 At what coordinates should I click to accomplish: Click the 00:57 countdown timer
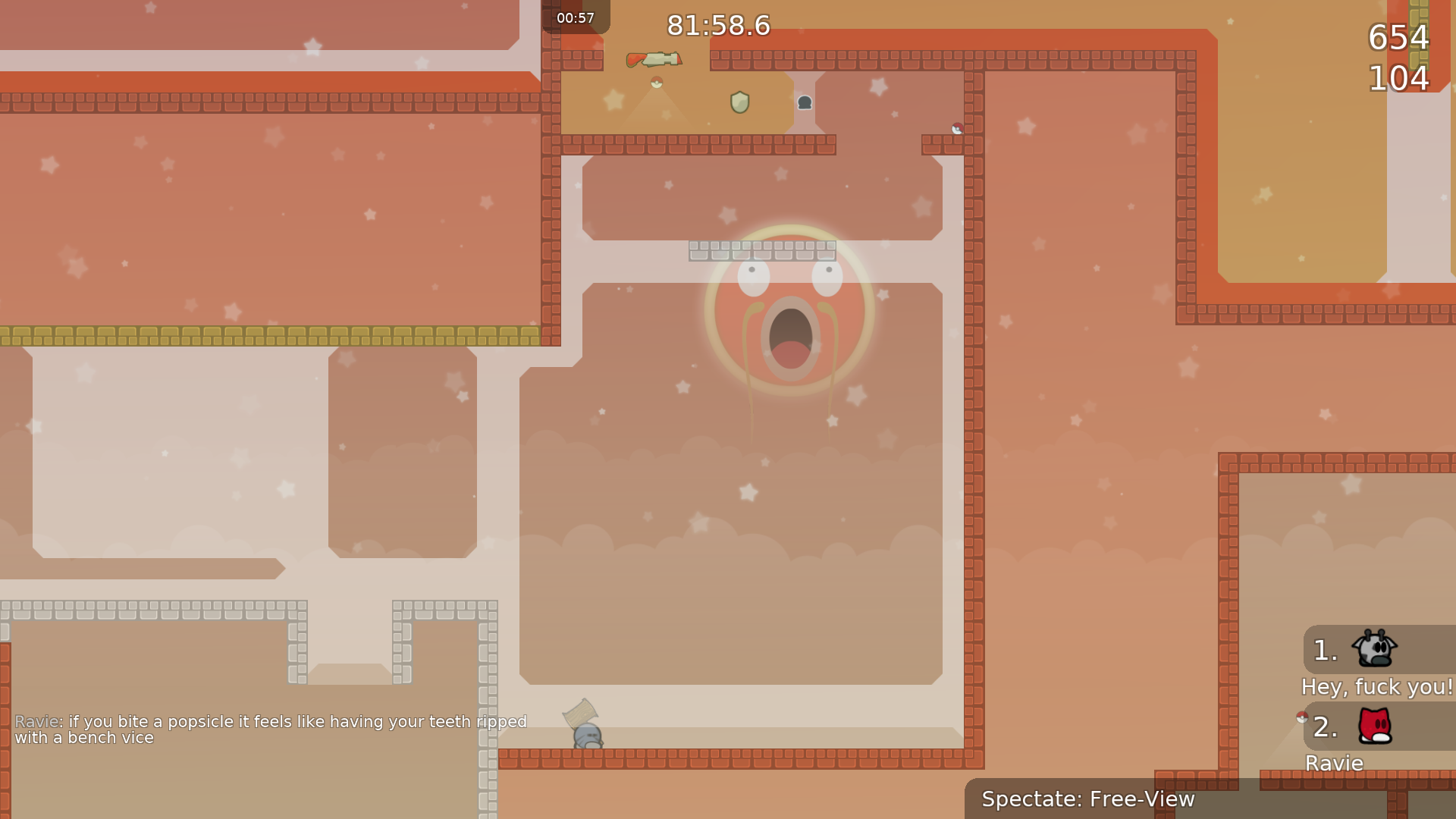[576, 17]
